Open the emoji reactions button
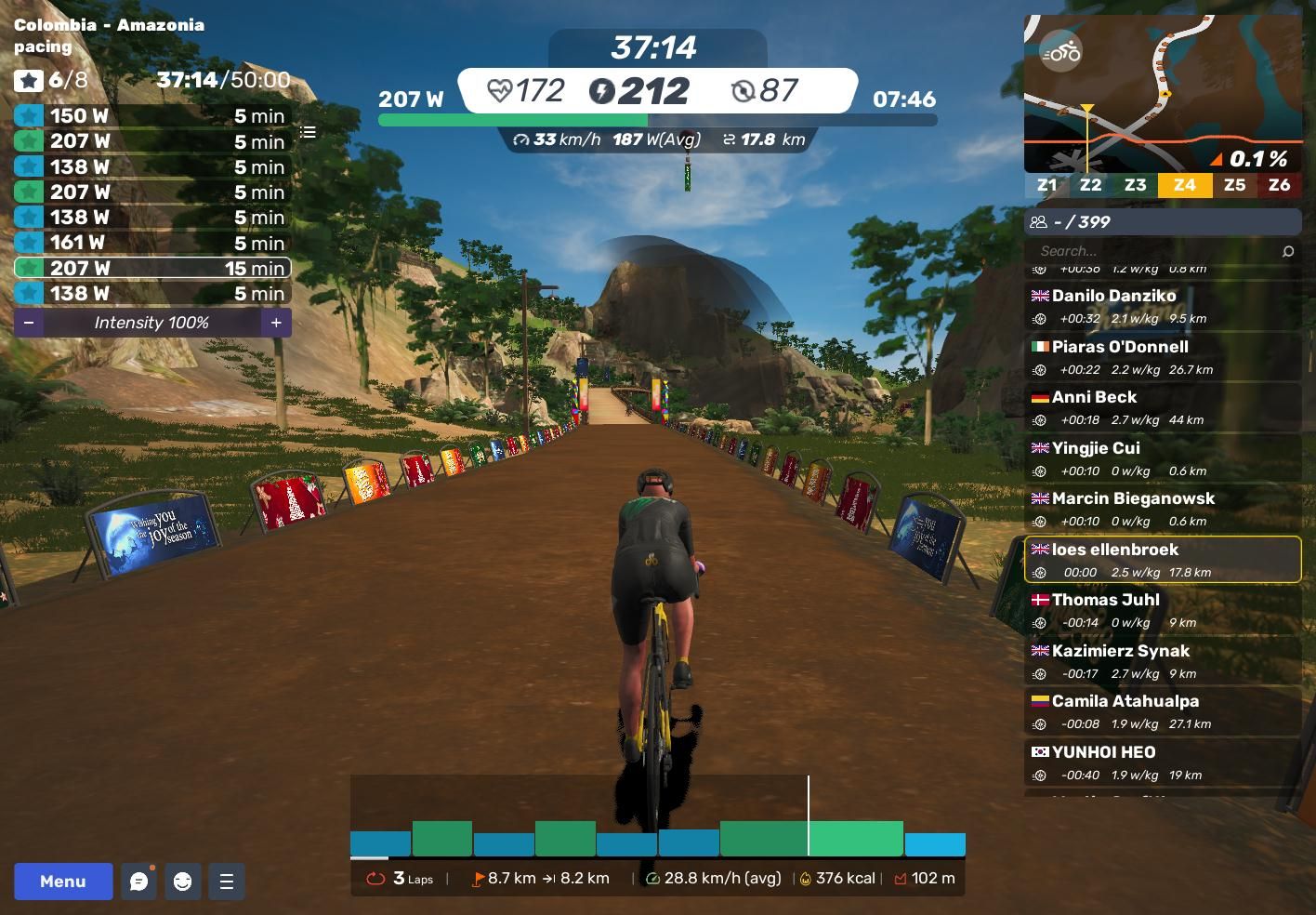 182,882
